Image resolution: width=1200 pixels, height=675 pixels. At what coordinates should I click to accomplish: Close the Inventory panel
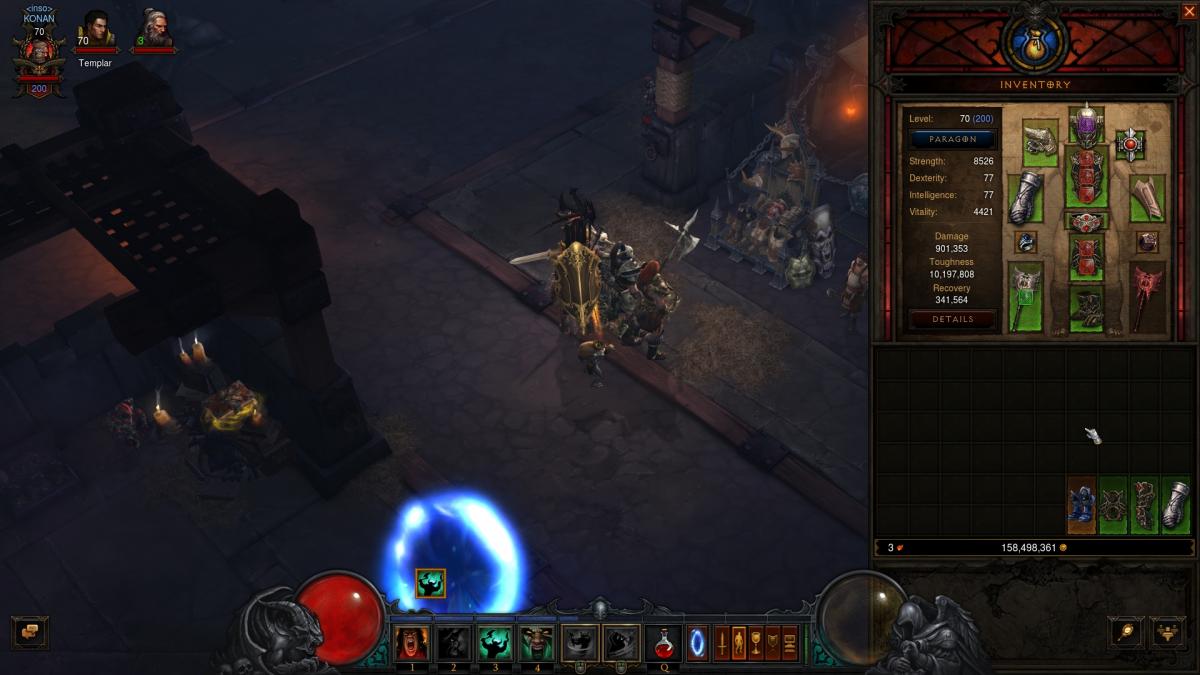click(x=1189, y=12)
